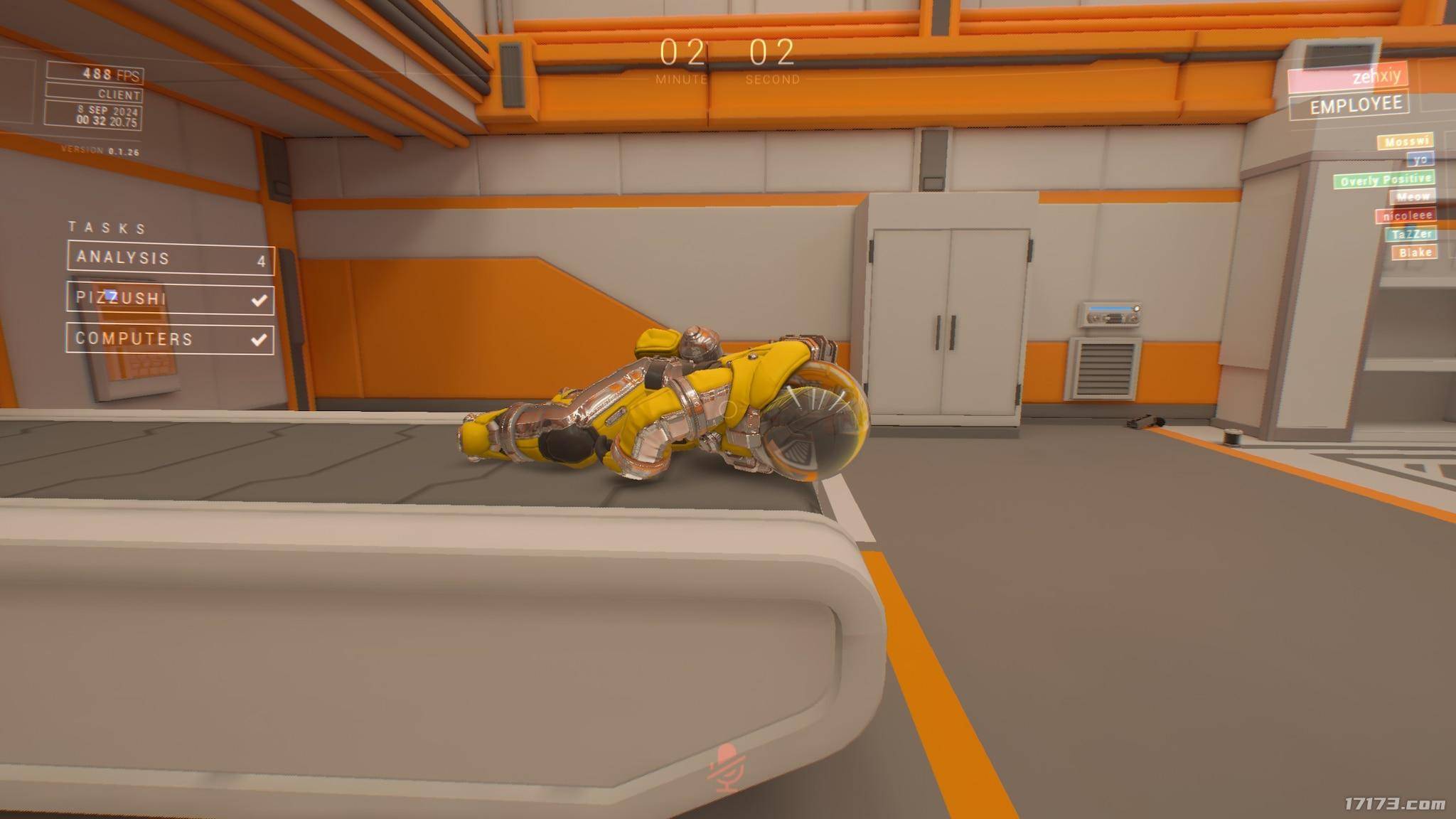
Task: Open the Pizzushi task in the task list
Action: pos(171,298)
